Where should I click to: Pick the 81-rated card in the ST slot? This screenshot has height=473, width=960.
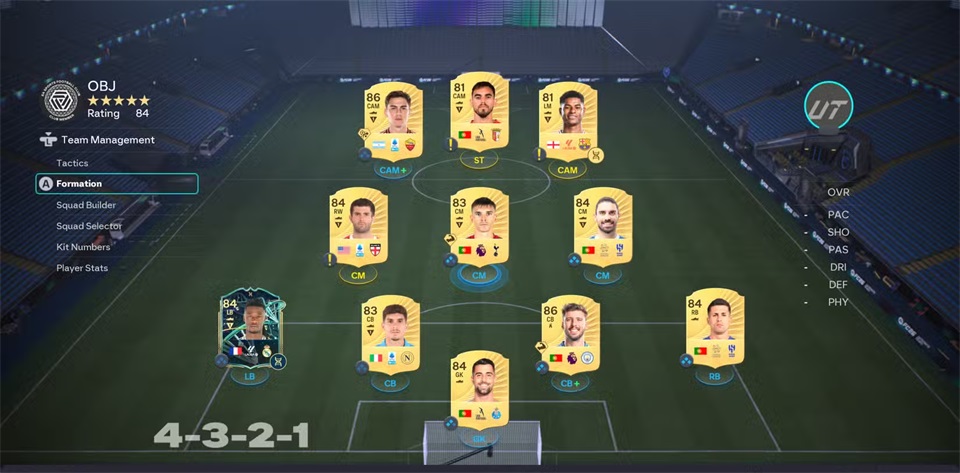point(479,112)
